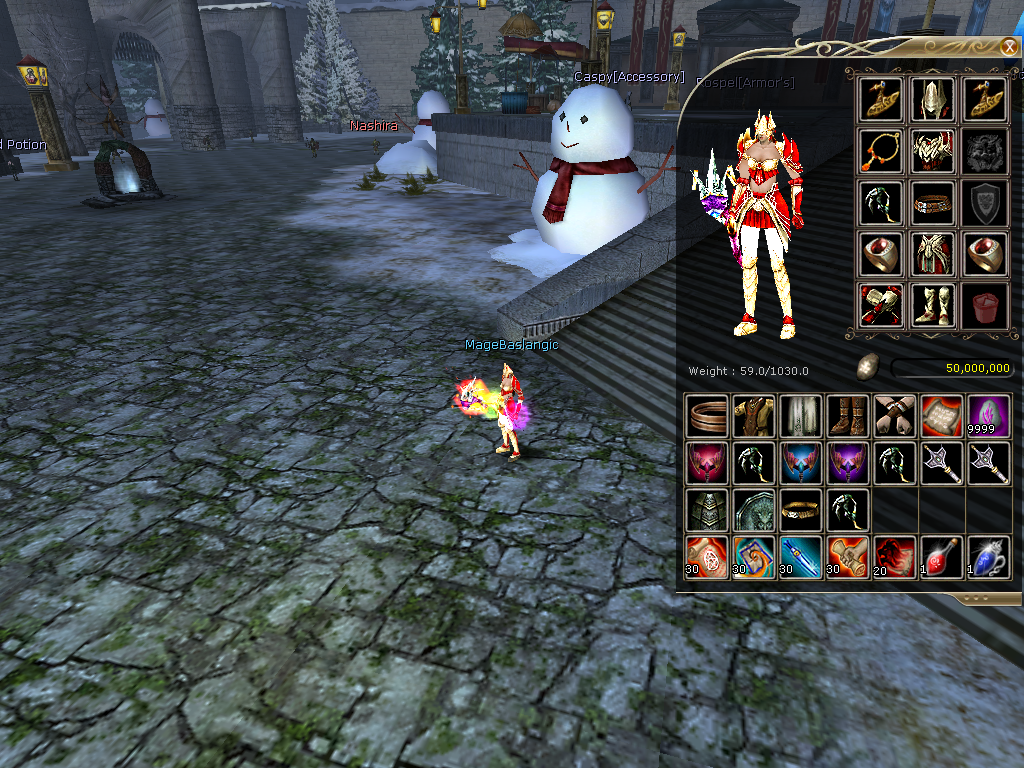The height and width of the screenshot is (768, 1024).
Task: Choose the blue dagger scroll stack
Action: point(801,557)
